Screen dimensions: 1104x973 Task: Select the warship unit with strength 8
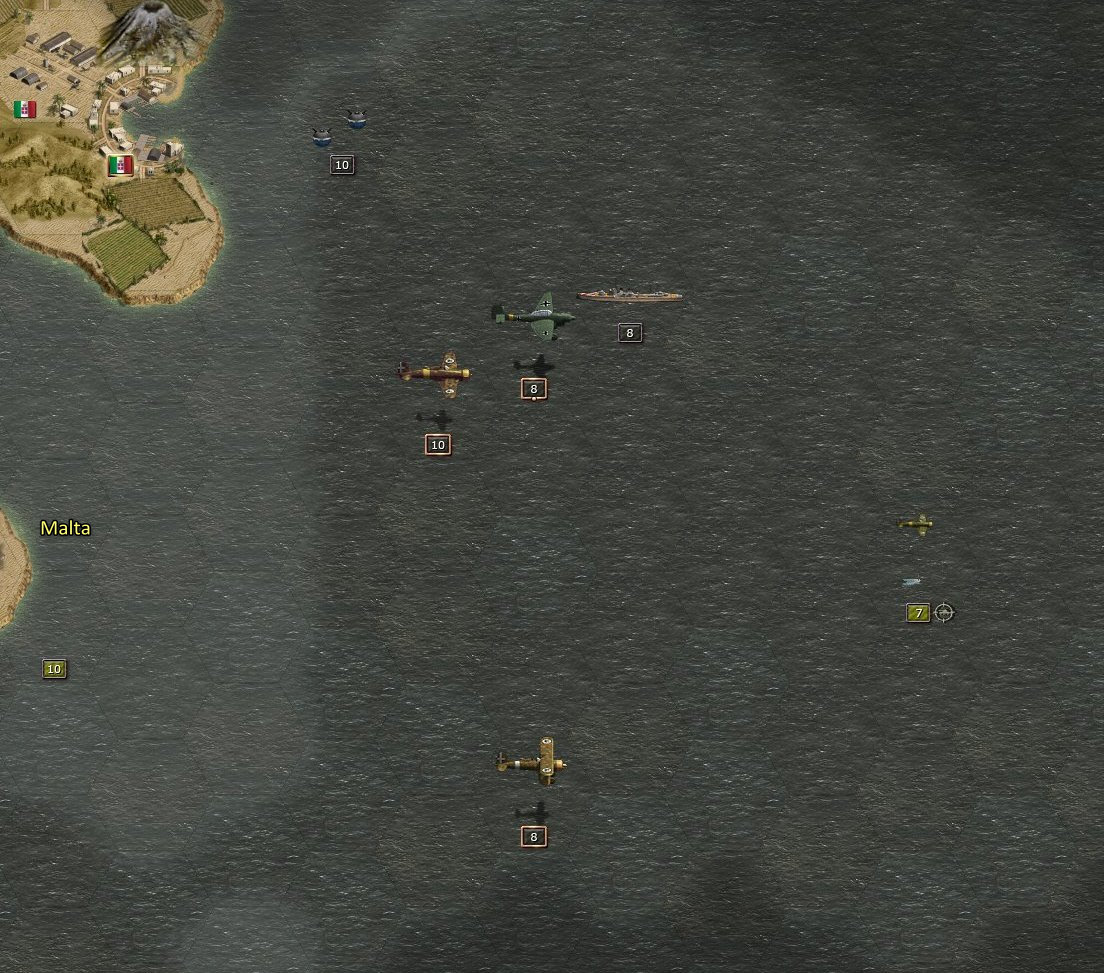(630, 296)
